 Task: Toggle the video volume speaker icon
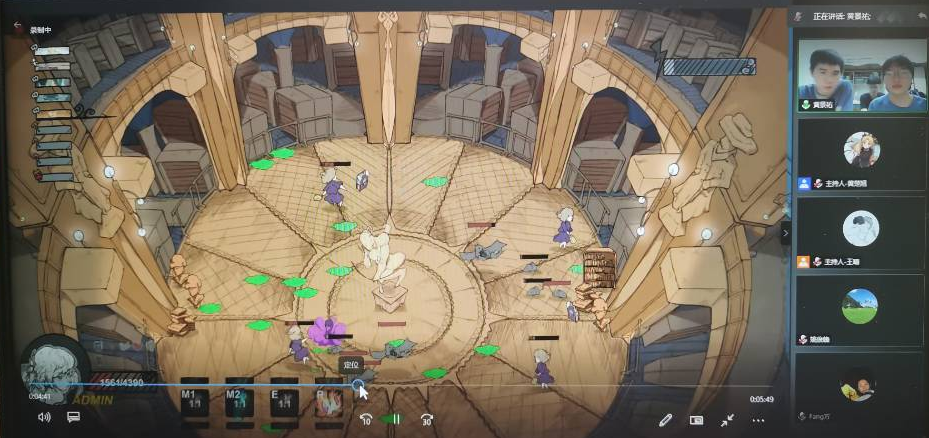[44, 417]
